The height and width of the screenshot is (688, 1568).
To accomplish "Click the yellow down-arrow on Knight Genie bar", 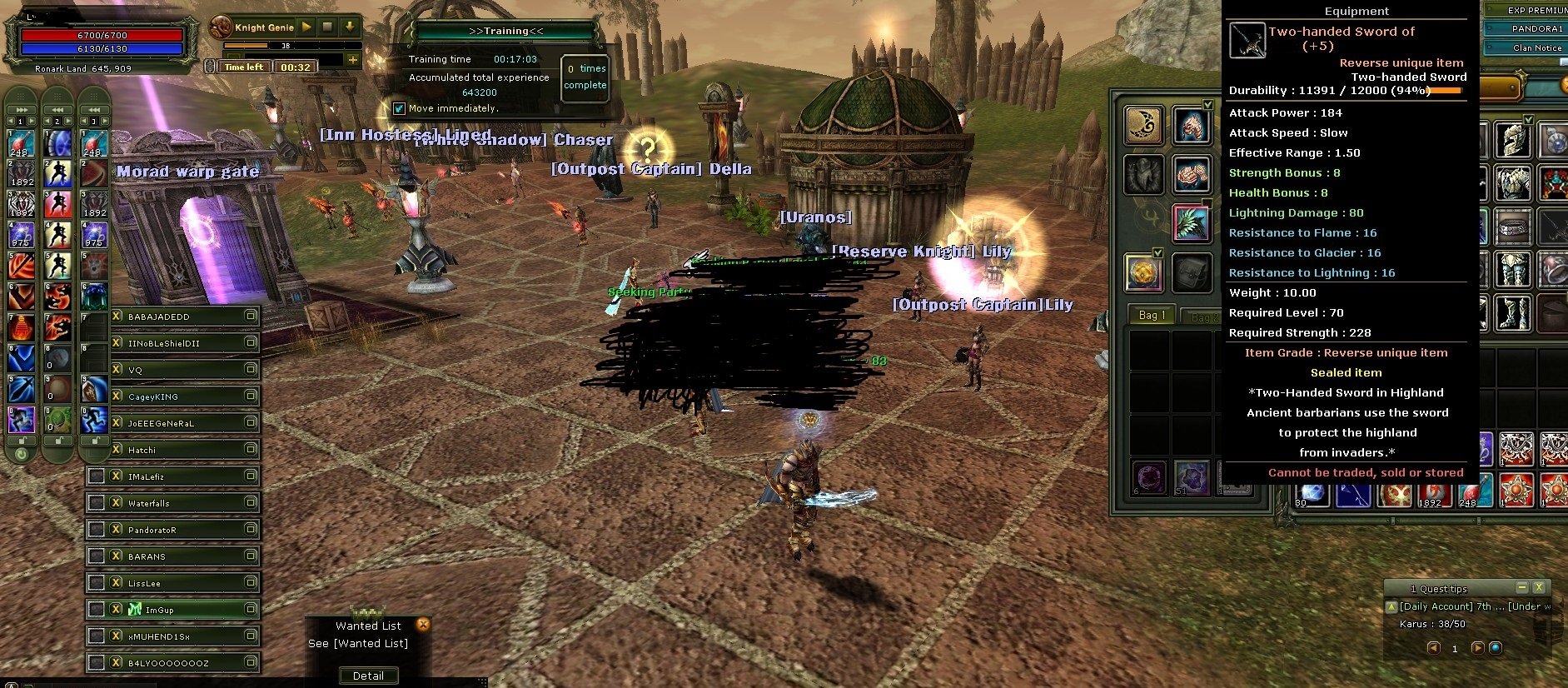I will click(349, 27).
